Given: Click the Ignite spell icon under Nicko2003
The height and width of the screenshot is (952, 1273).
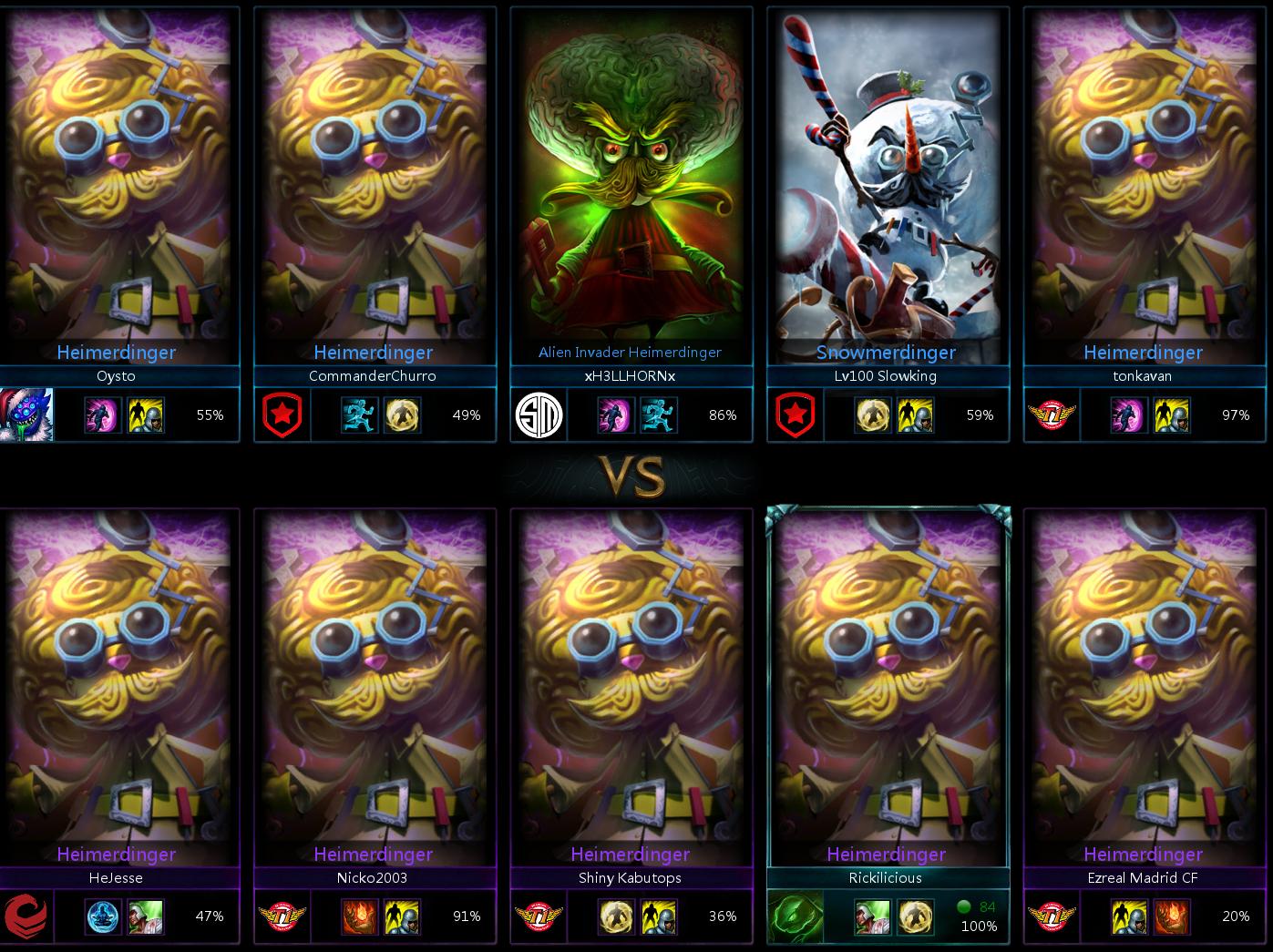Looking at the screenshot, I should (361, 917).
